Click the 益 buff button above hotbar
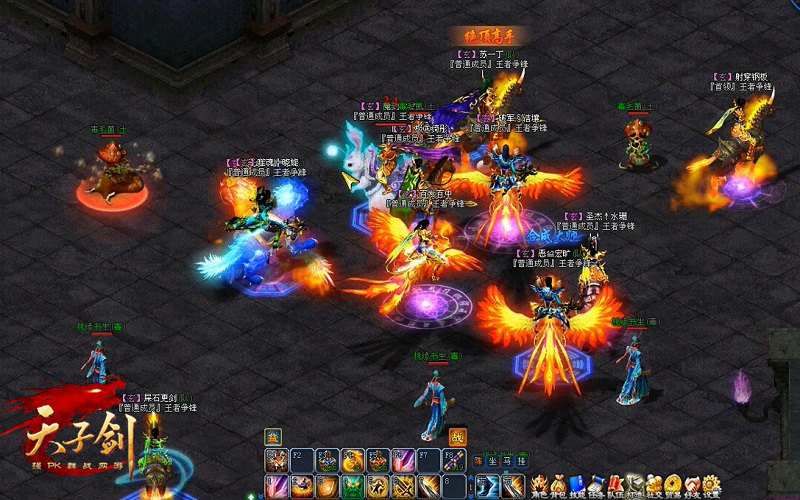The height and width of the screenshot is (500, 800). pyautogui.click(x=272, y=436)
